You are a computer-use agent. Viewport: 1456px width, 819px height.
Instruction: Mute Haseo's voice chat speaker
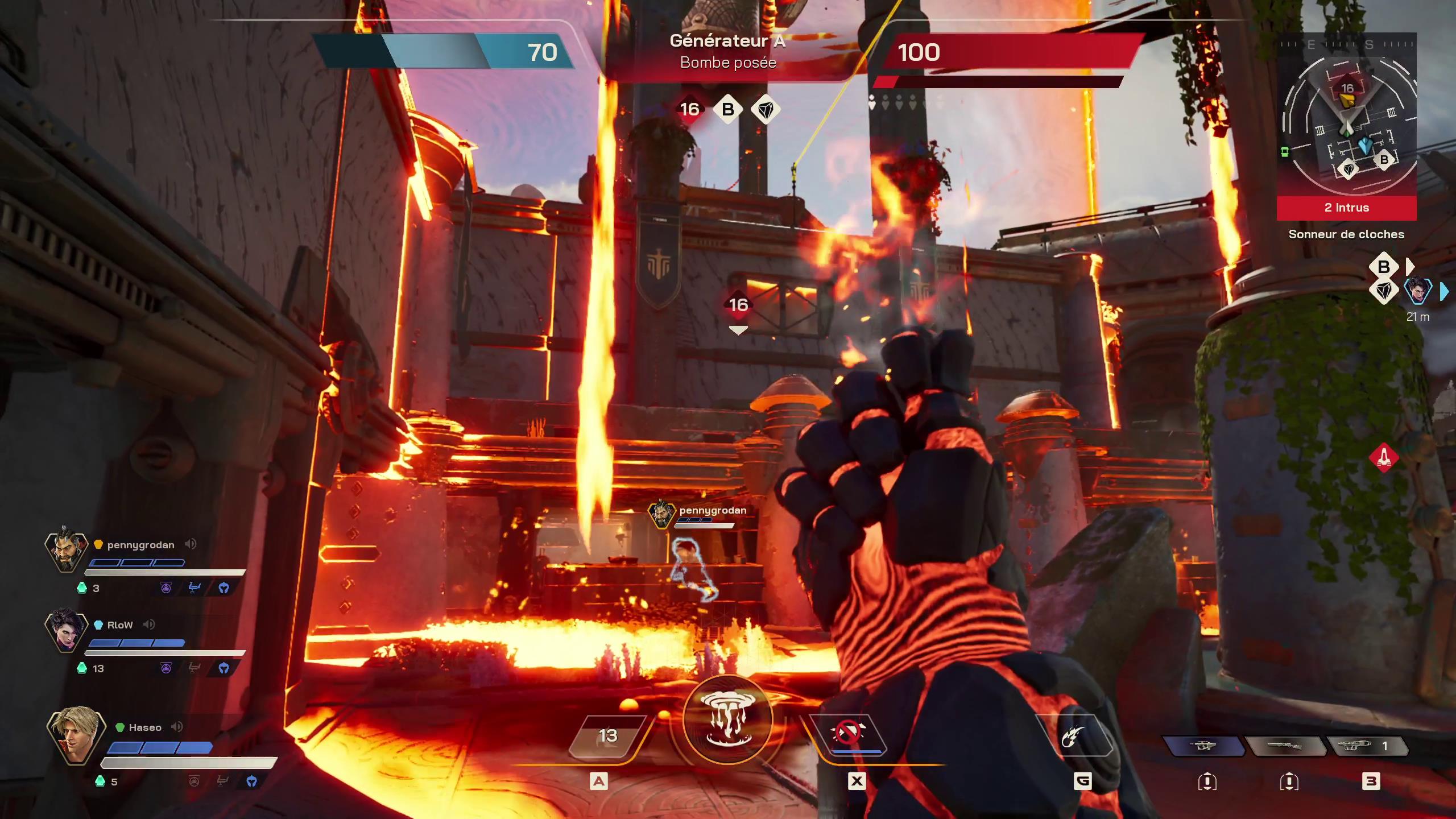pyautogui.click(x=177, y=727)
